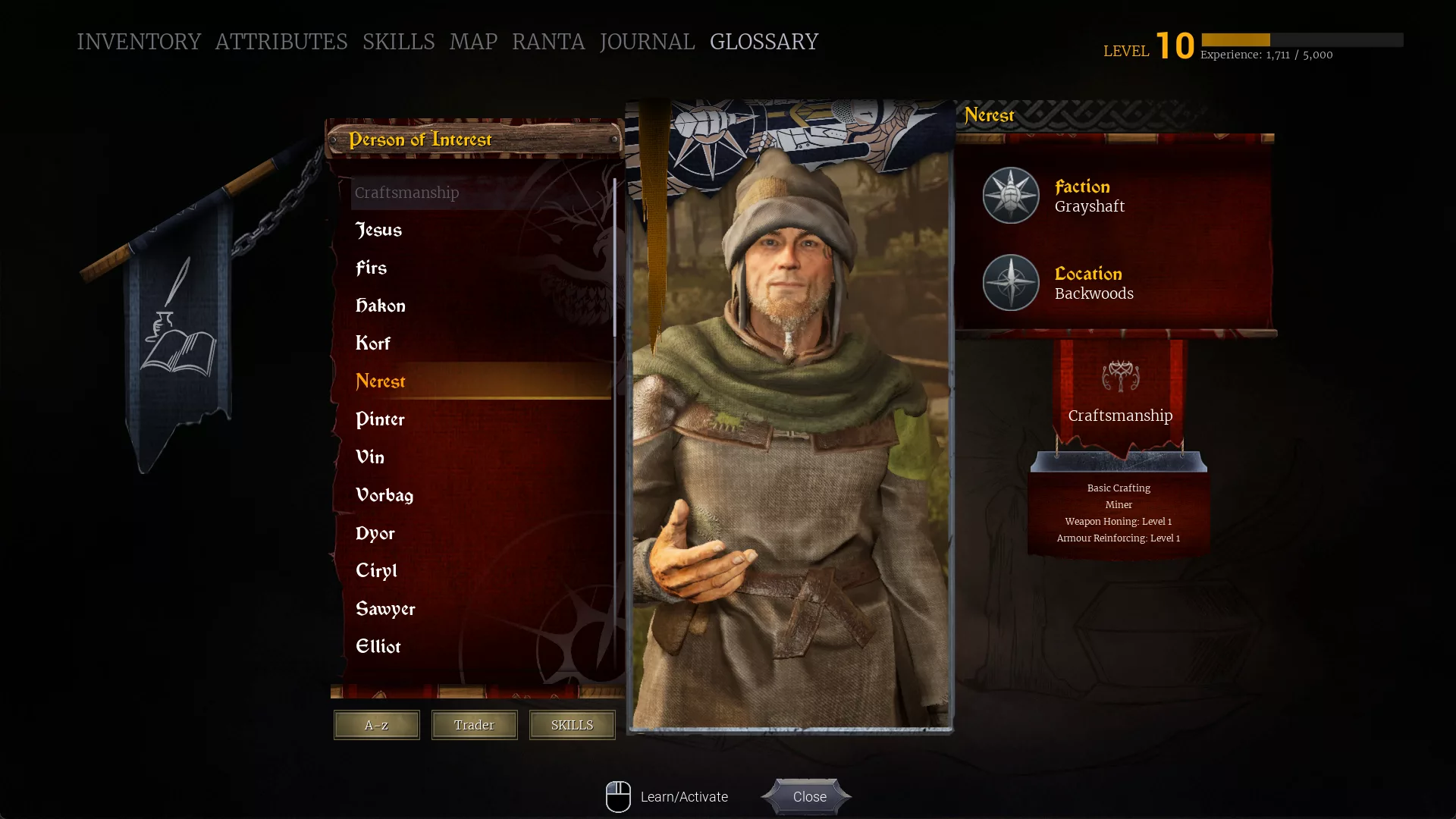Filter list by Trader
Image resolution: width=1456 pixels, height=819 pixels.
pos(474,725)
